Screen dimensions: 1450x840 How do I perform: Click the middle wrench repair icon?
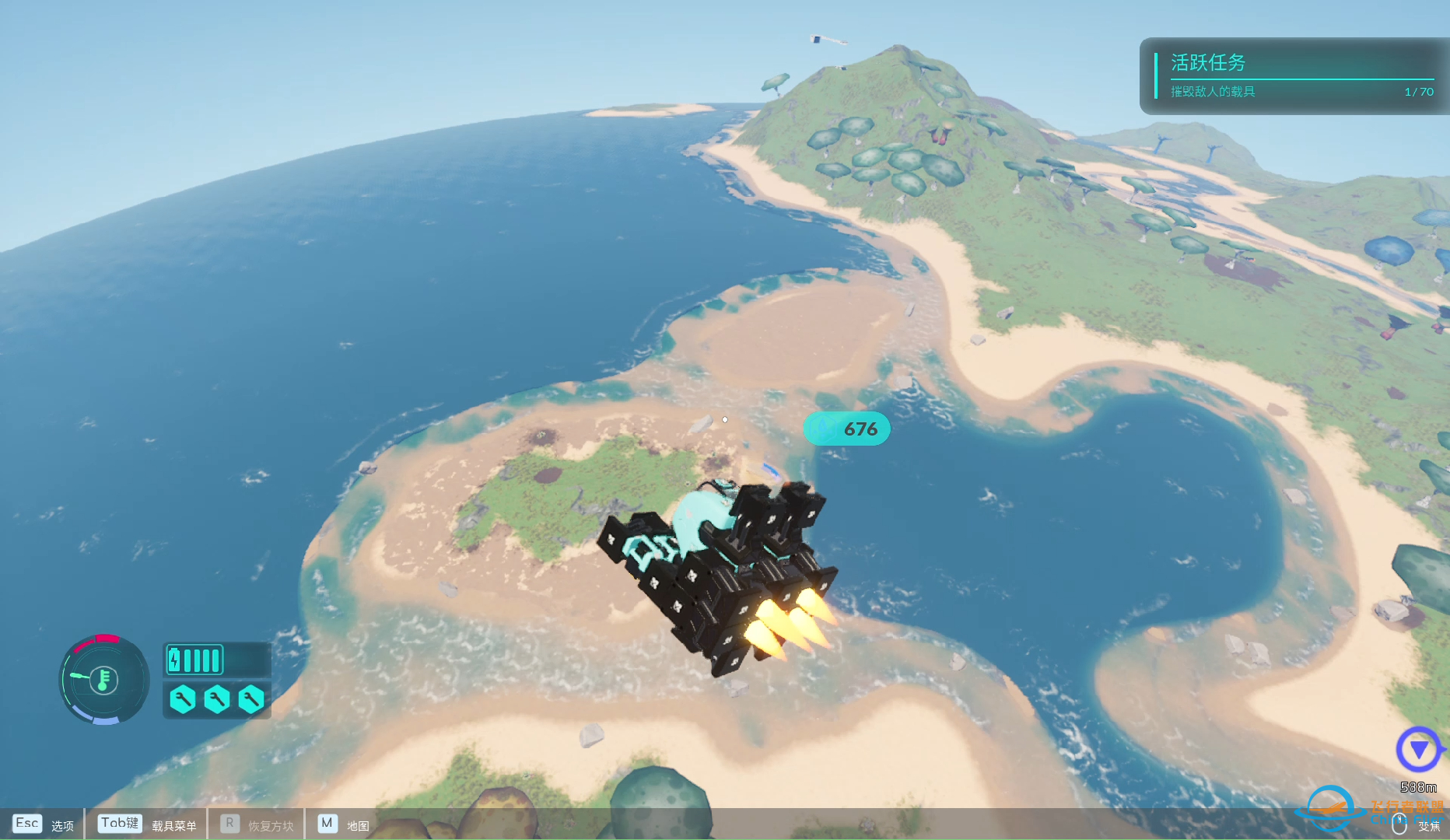[215, 700]
